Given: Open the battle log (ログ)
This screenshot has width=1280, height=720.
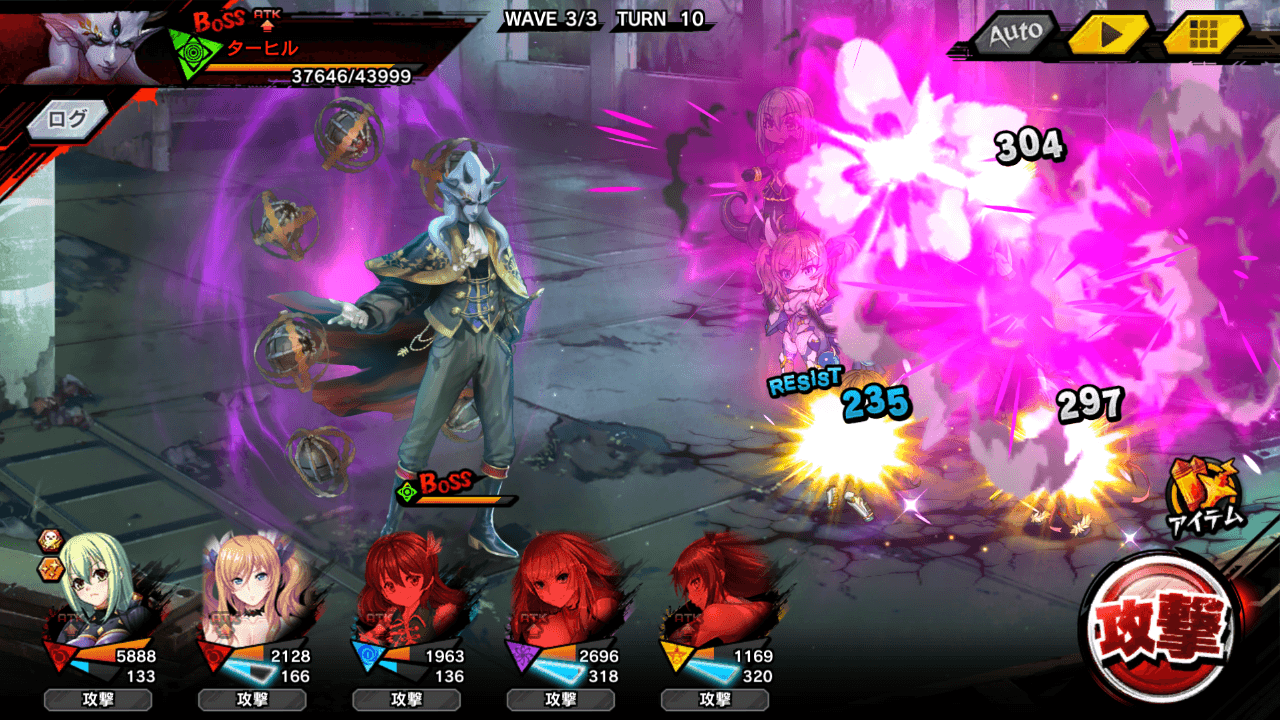Looking at the screenshot, I should [x=68, y=118].
